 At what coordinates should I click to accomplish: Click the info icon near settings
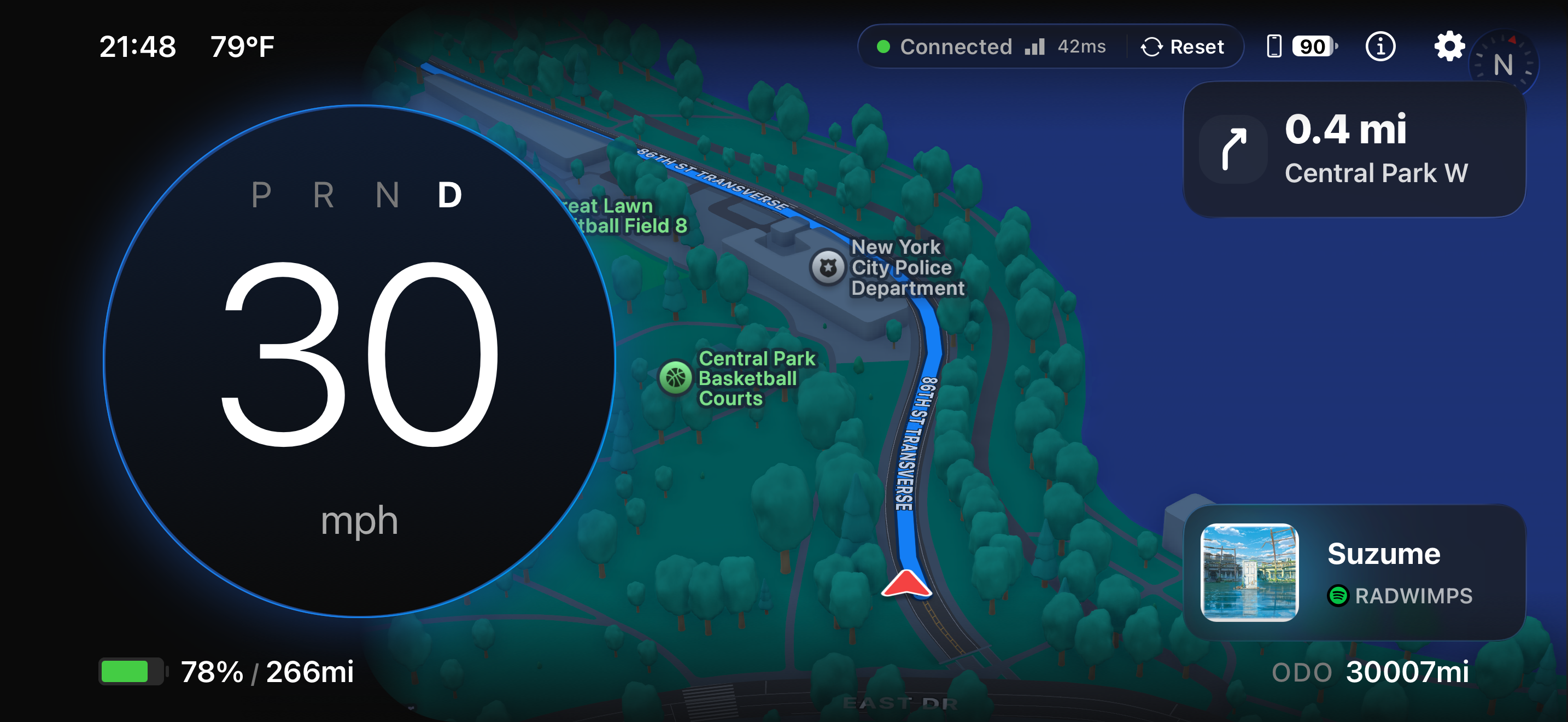(1380, 45)
